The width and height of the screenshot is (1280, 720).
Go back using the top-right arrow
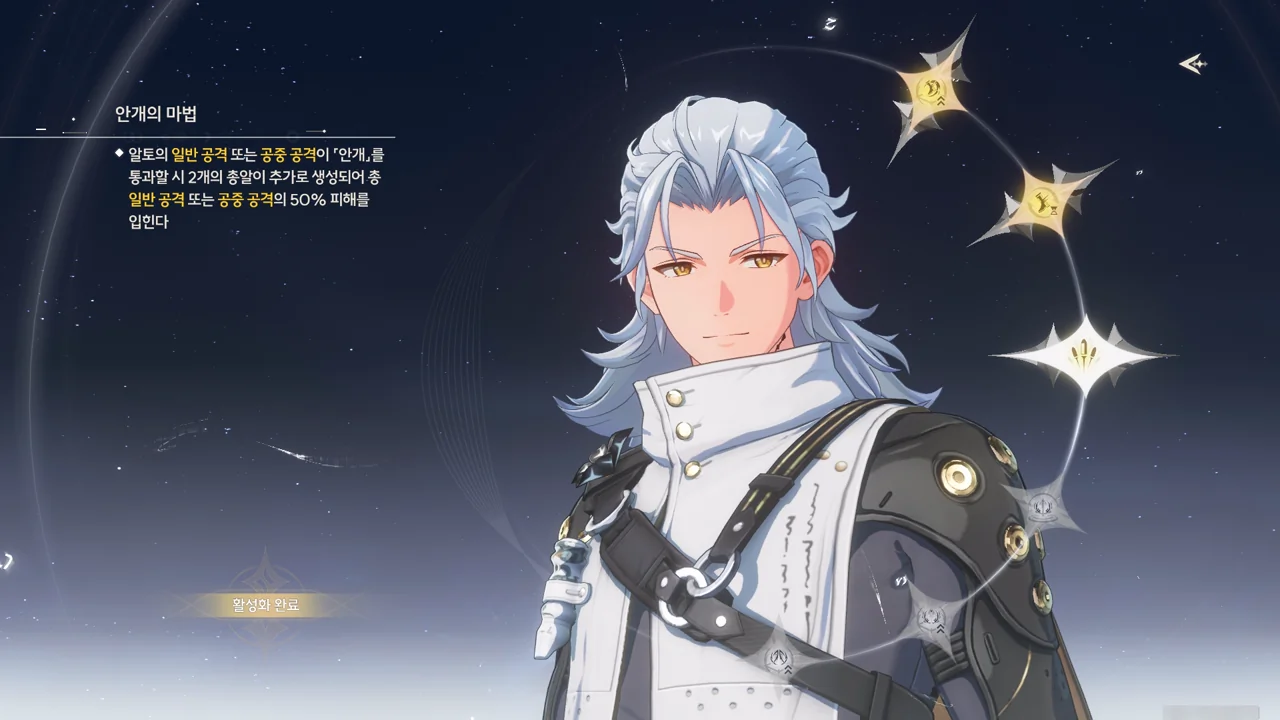1193,65
